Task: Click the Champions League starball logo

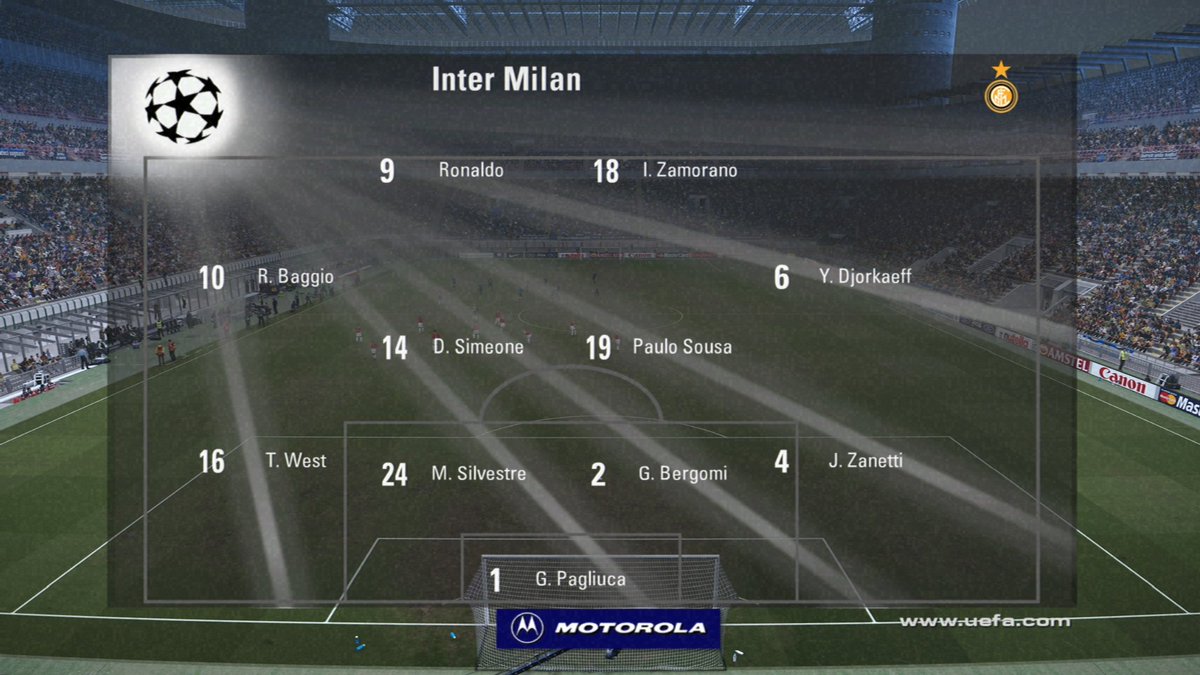Action: click(x=183, y=106)
